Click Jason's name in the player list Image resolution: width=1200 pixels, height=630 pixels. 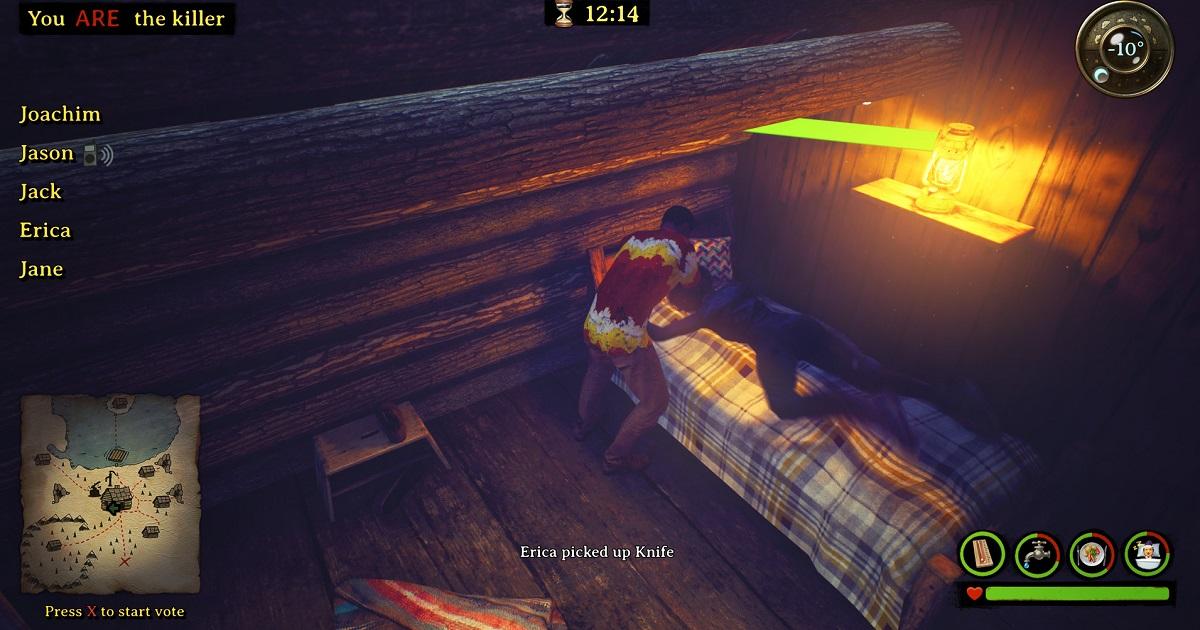47,154
